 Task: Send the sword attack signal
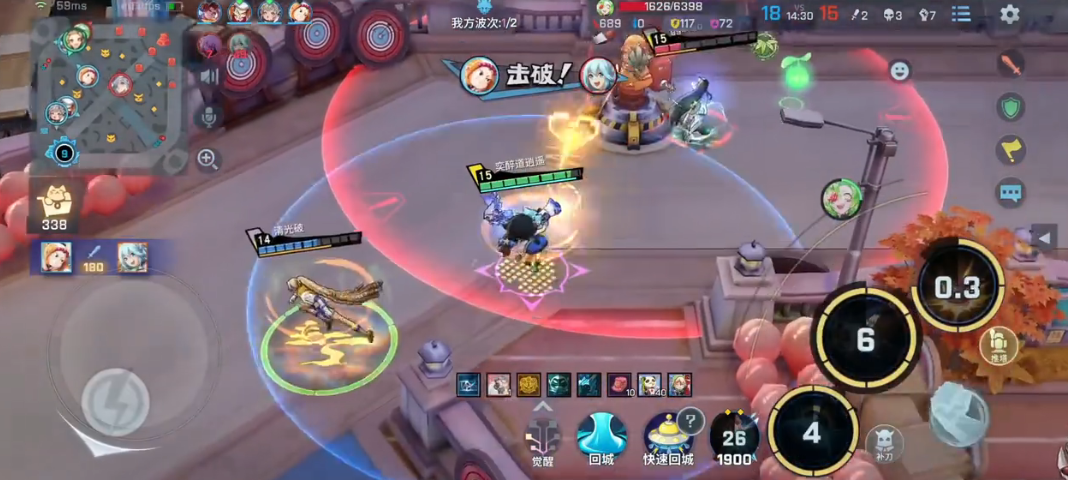point(1011,66)
